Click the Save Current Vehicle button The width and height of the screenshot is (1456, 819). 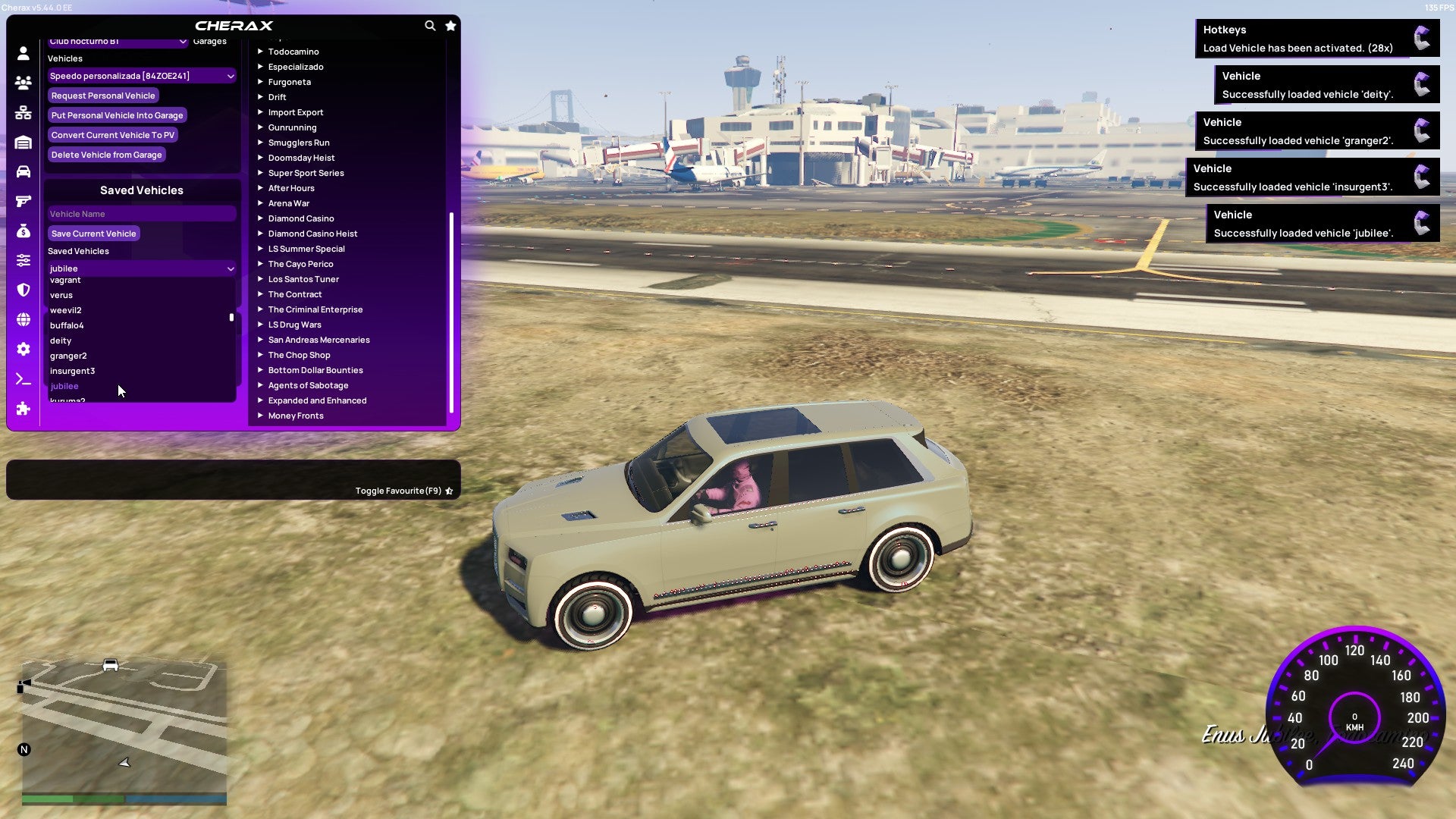[x=93, y=233]
